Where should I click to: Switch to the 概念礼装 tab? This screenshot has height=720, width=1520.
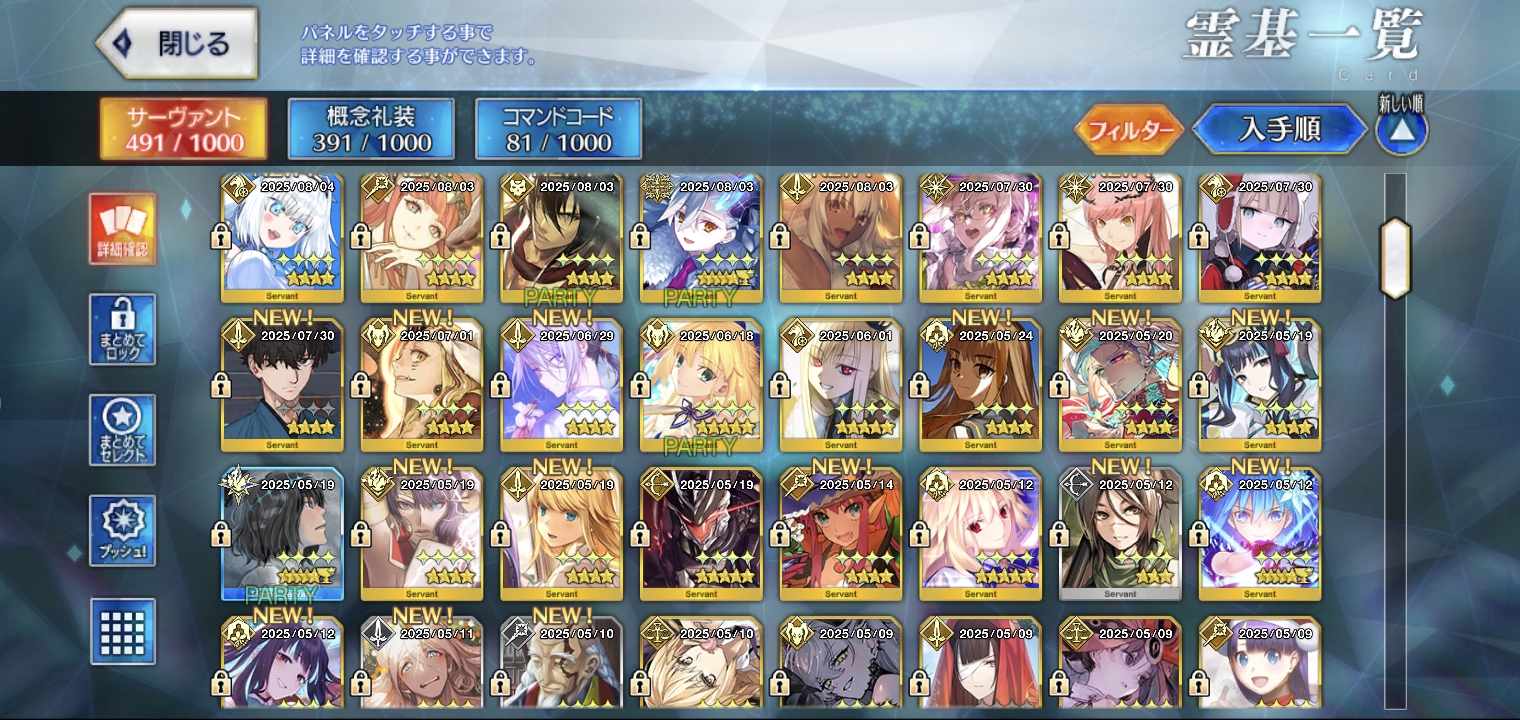[x=371, y=129]
